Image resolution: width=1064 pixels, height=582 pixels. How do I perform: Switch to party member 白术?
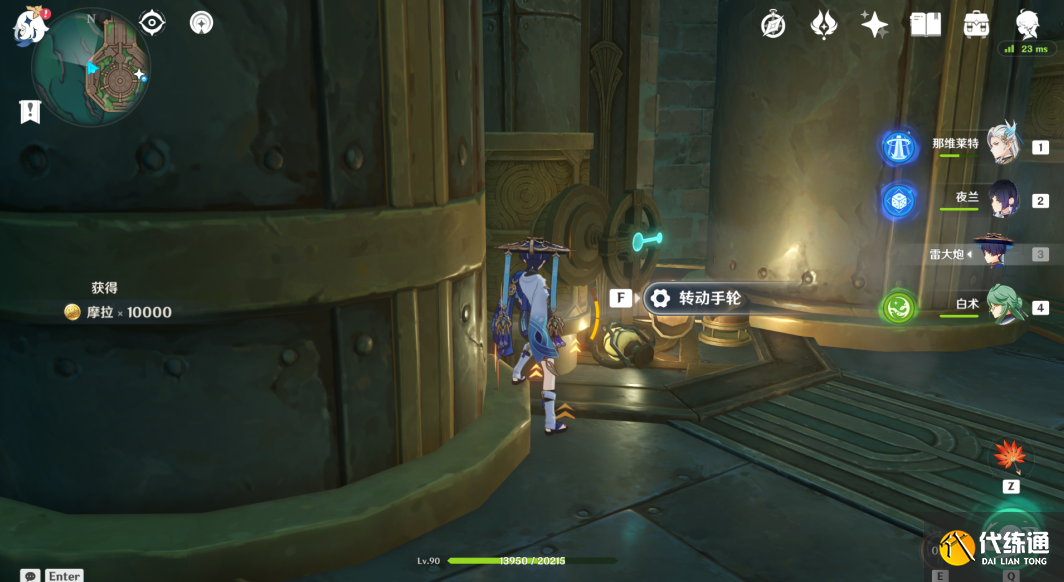pos(1003,305)
